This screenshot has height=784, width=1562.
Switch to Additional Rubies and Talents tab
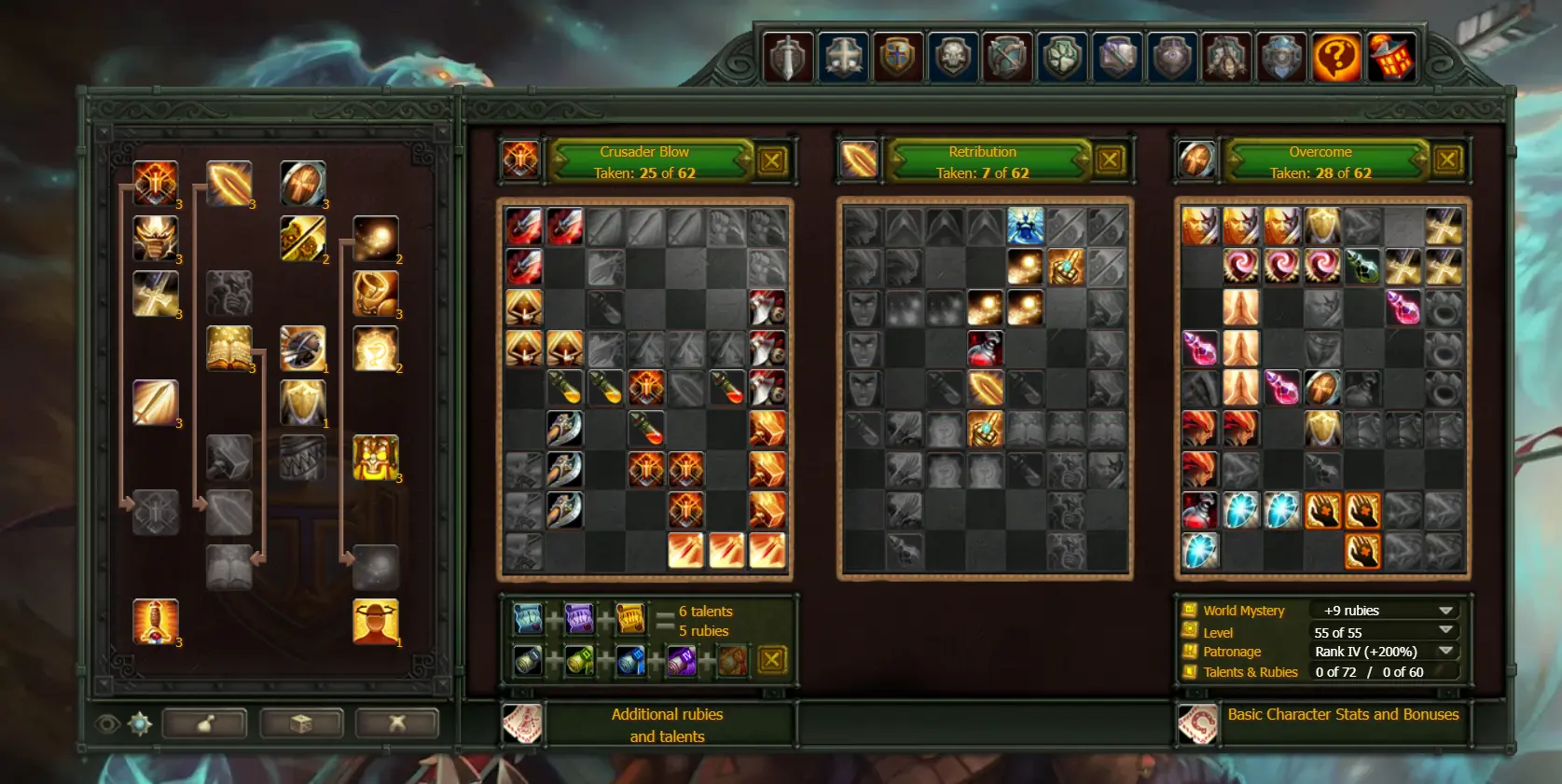666,725
